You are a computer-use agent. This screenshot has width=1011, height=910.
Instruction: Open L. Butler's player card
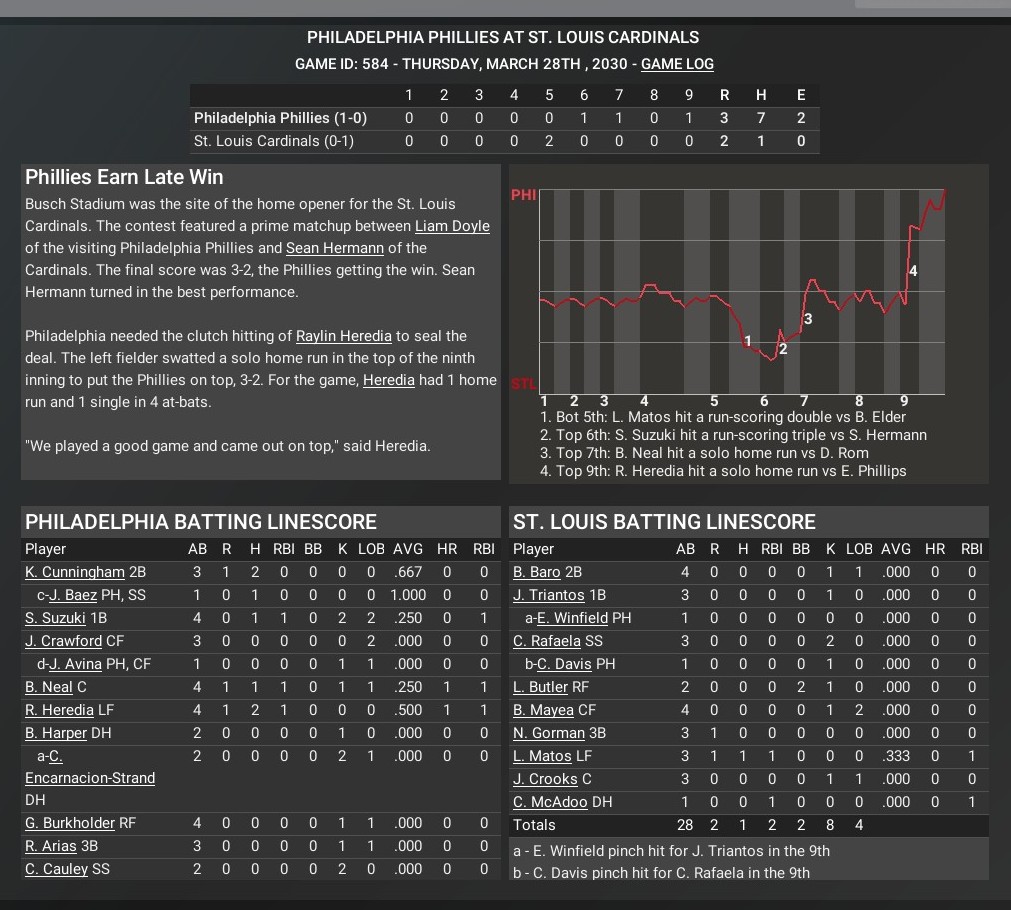coord(540,687)
